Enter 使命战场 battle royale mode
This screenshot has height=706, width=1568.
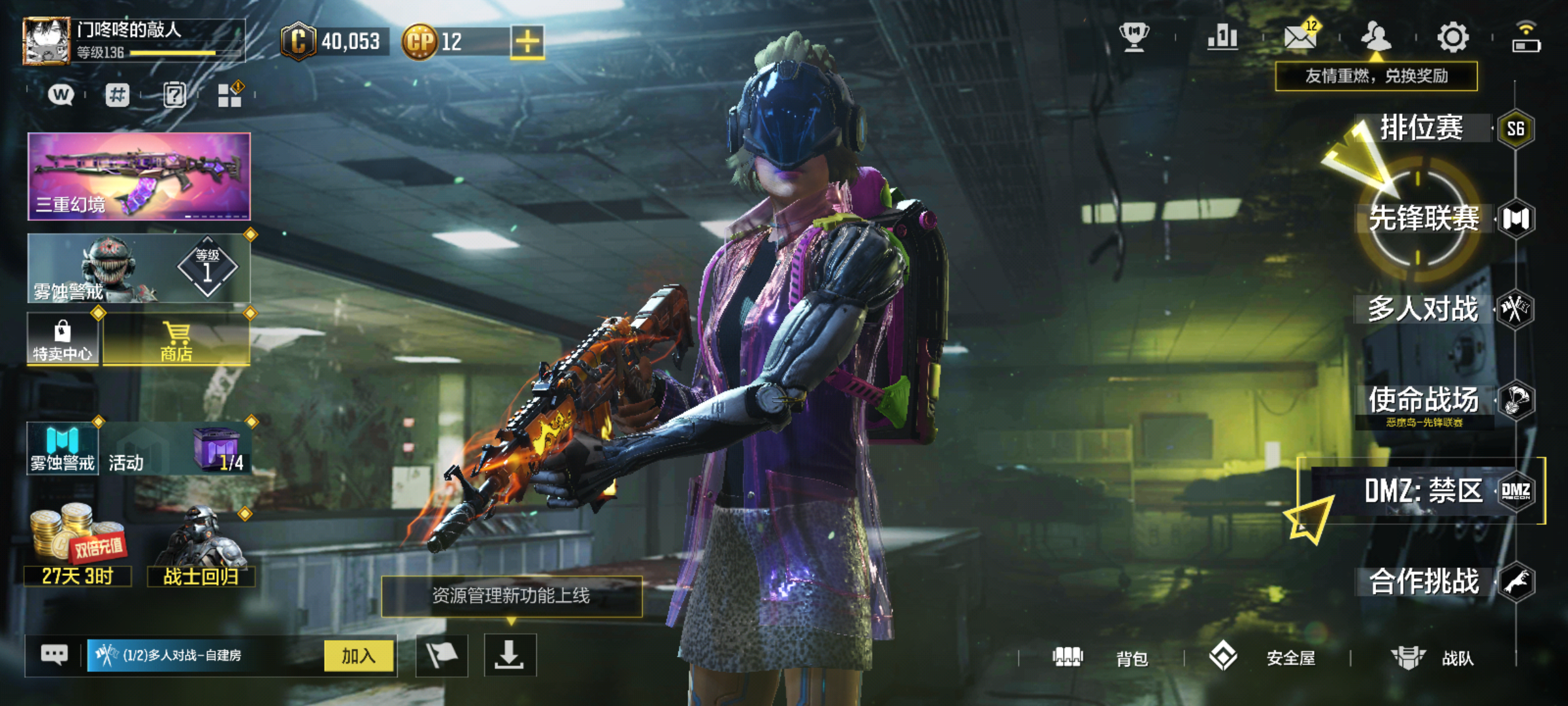tap(1424, 400)
